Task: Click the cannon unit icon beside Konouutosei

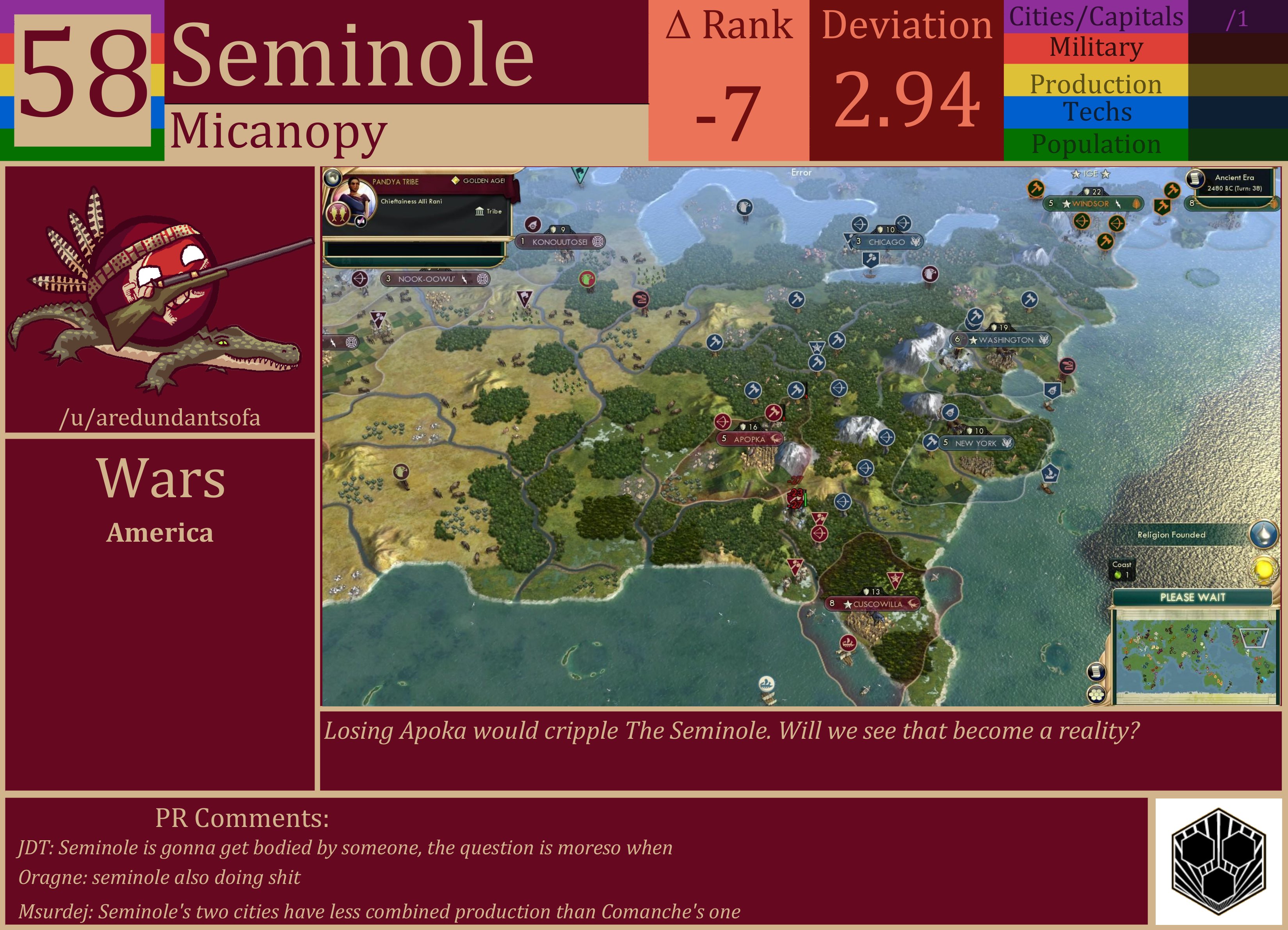Action: click(x=533, y=224)
